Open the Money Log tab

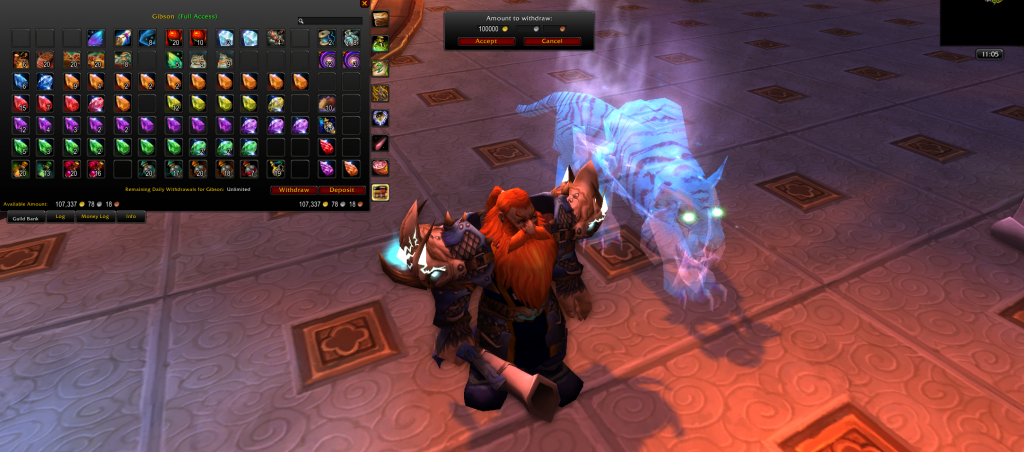tap(95, 216)
